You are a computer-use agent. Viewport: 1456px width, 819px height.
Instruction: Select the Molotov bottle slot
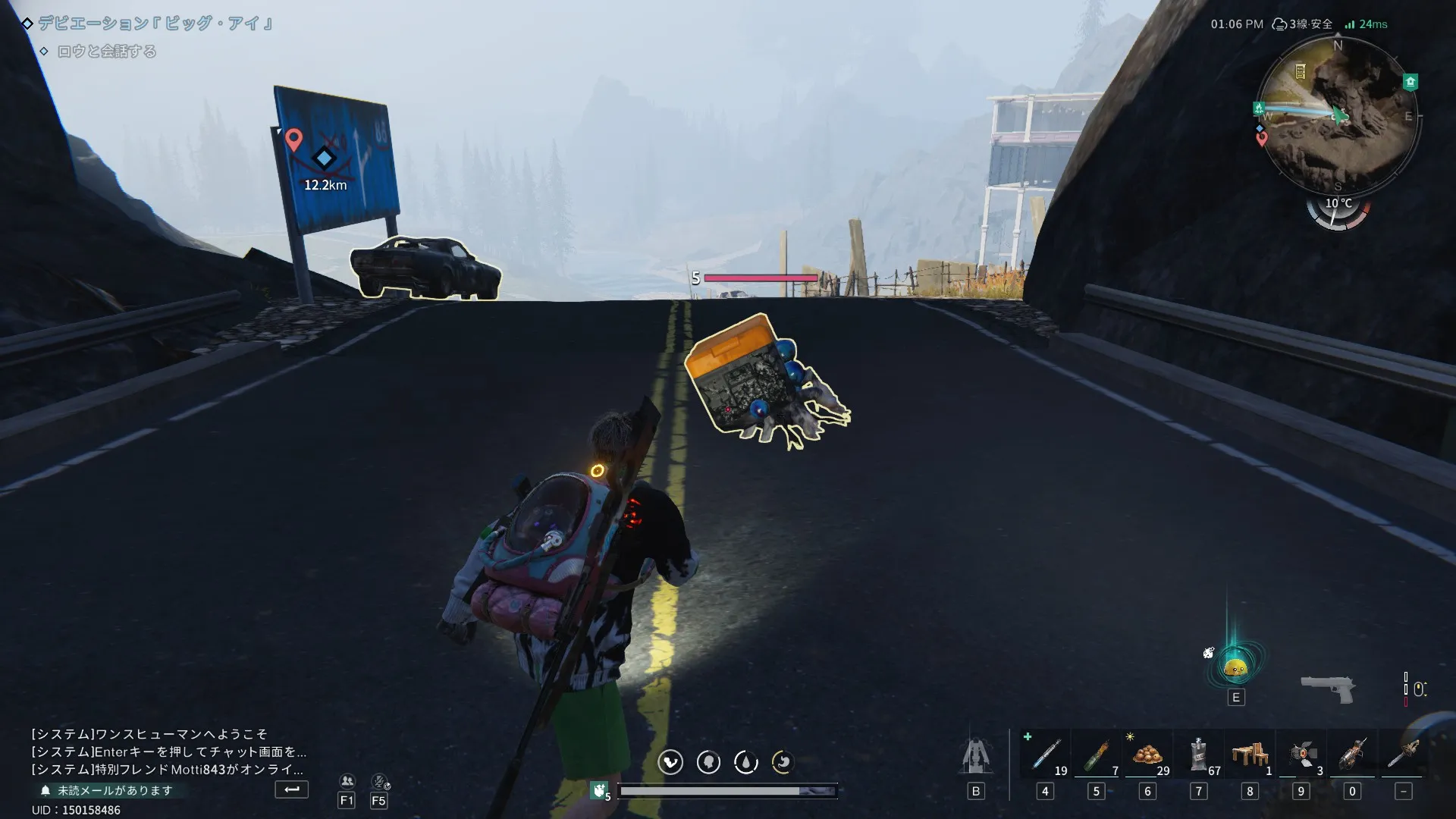click(1096, 755)
